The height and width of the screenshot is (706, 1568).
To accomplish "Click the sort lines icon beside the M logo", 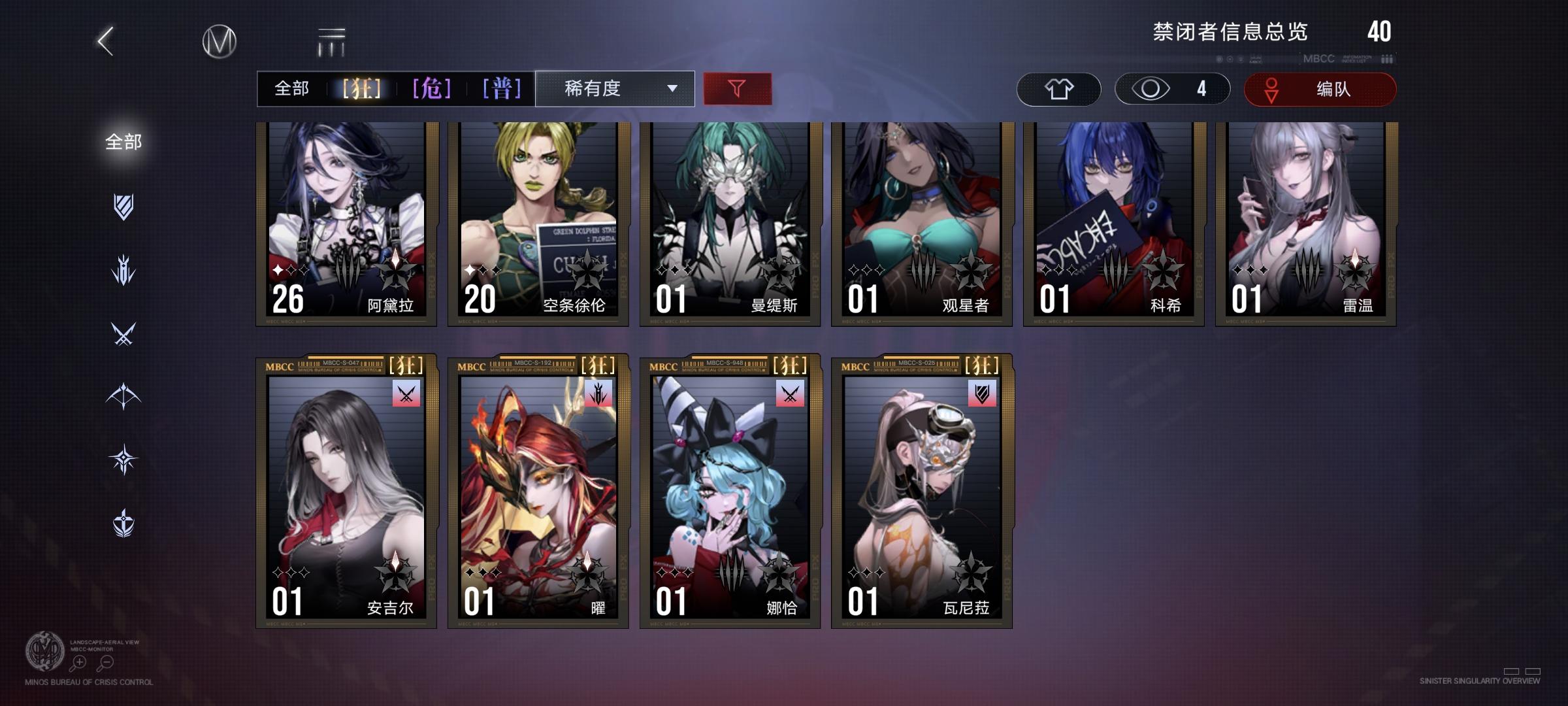I will [331, 41].
